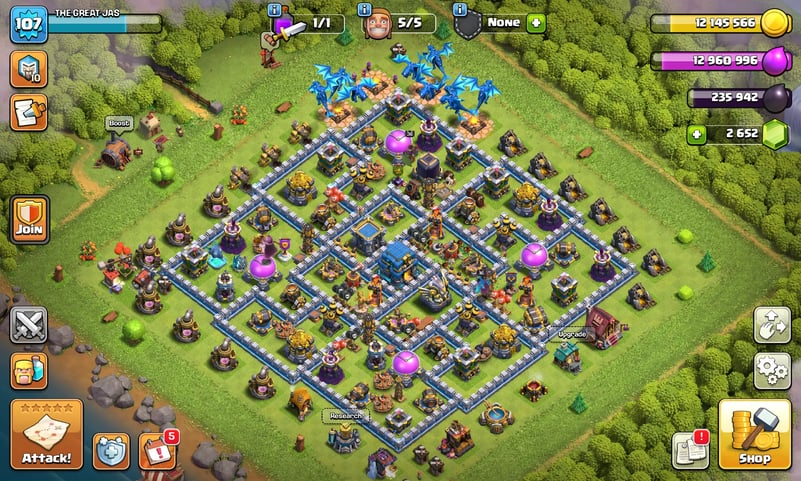This screenshot has height=481, width=801.
Task: Show info for the 1/1 sword counter
Action: click(x=277, y=8)
